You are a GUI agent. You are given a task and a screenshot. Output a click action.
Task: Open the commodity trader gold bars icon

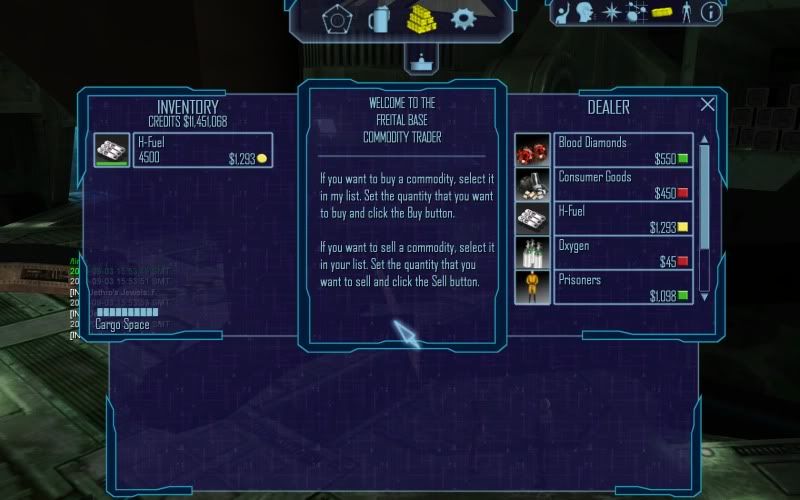coord(421,18)
